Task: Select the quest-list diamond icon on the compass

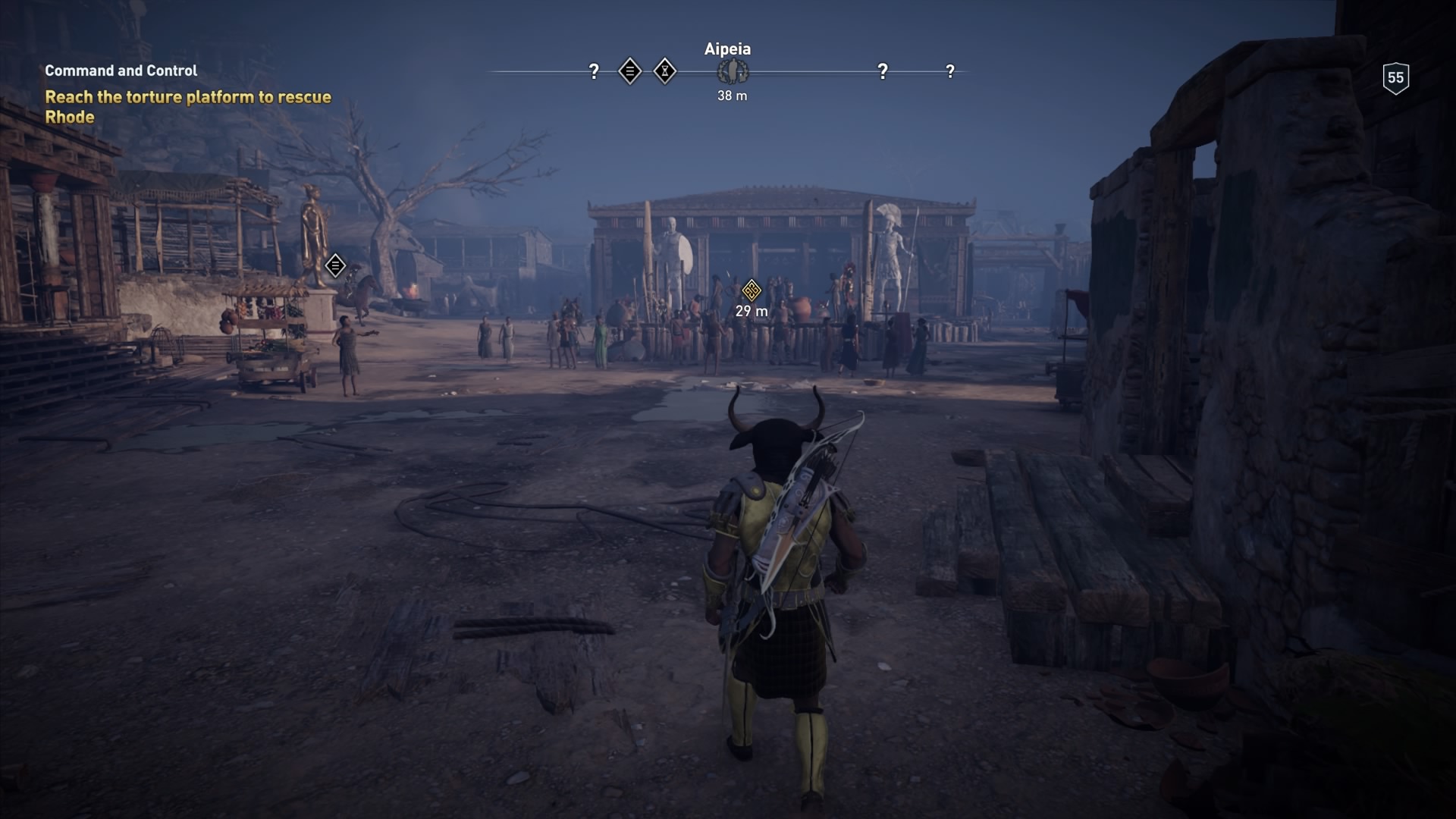Action: coord(629,70)
